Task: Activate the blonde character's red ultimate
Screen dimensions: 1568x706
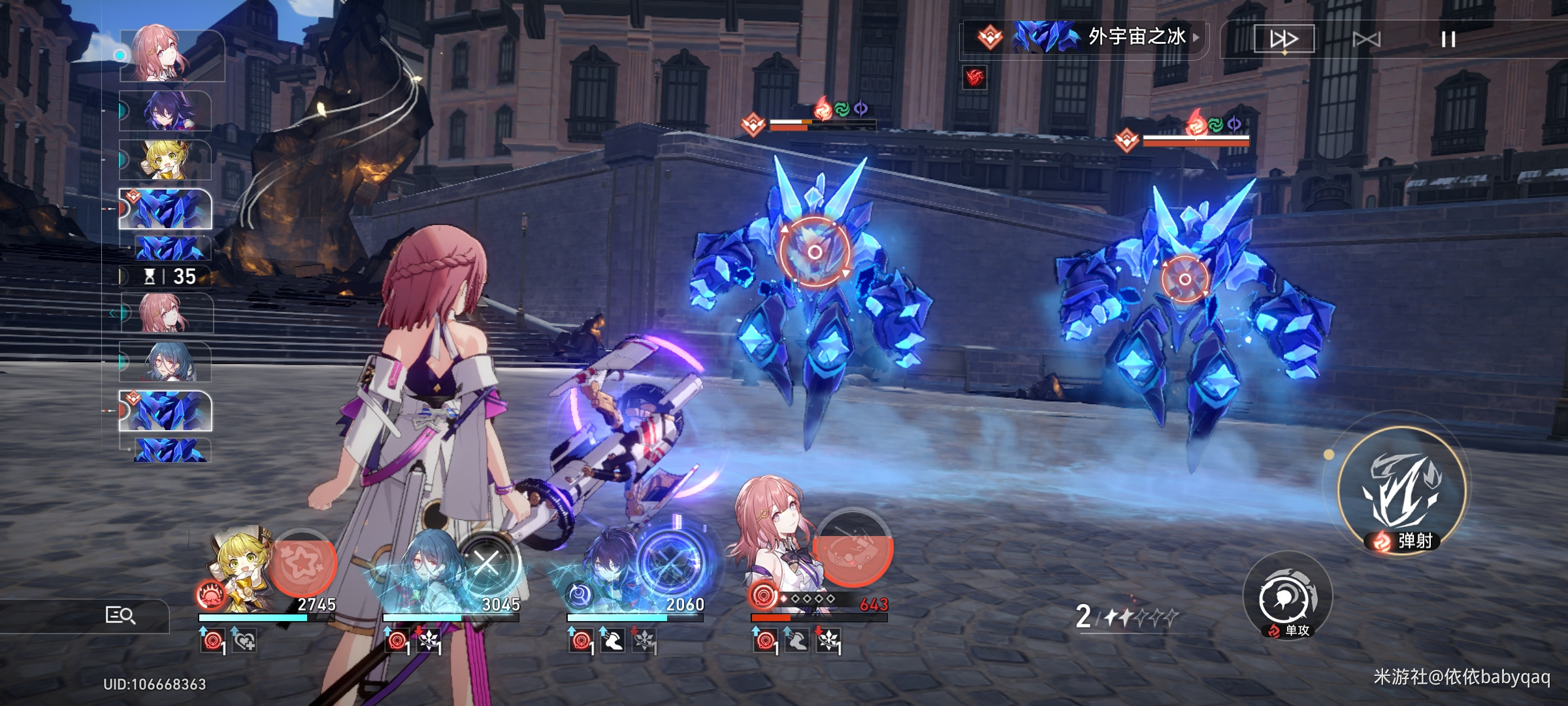Action: pos(302,562)
